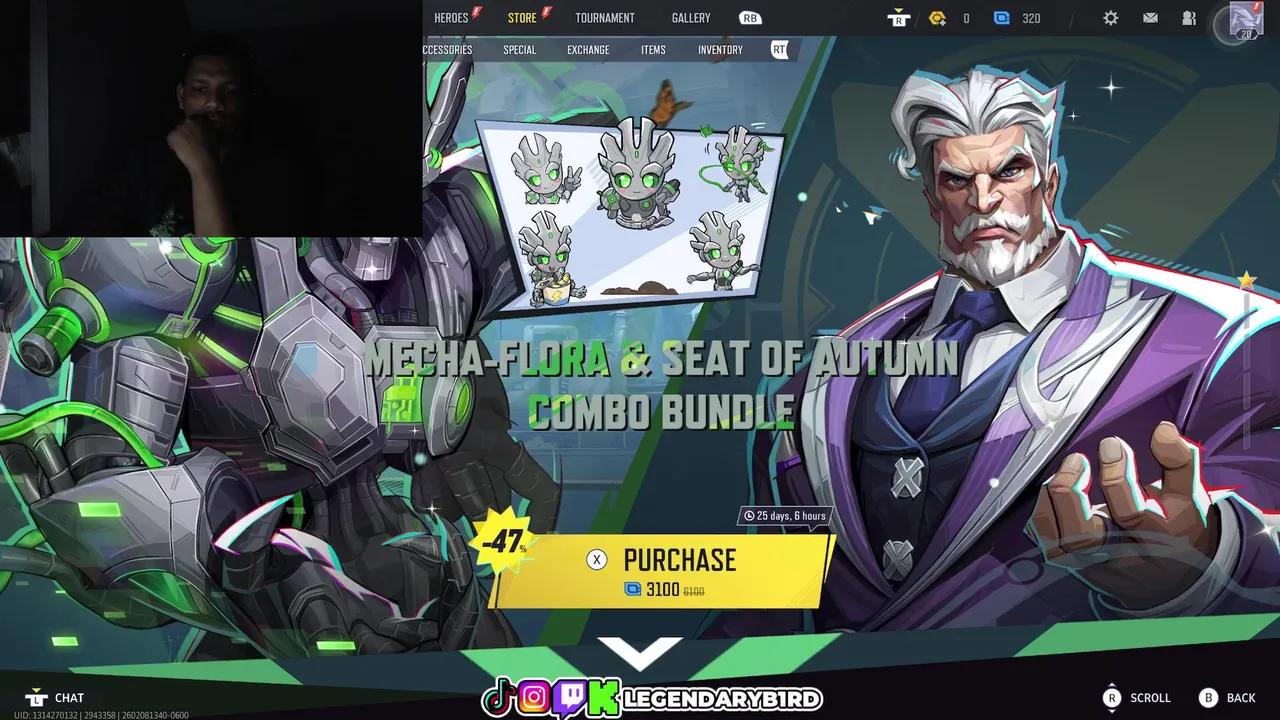Click the Twitch icon near LEGENDARYB1RD
Screen dimensions: 1280x720
point(570,697)
